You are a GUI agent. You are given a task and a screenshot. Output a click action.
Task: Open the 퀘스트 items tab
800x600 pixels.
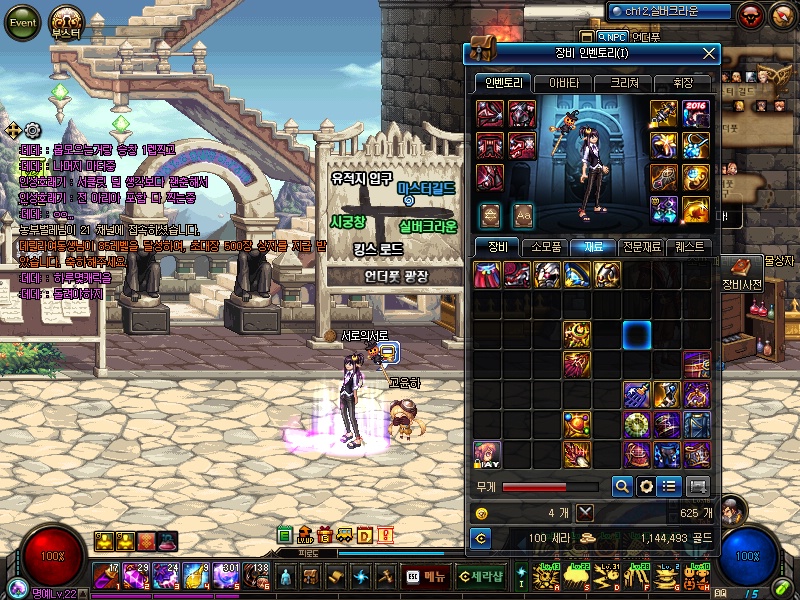[x=689, y=246]
